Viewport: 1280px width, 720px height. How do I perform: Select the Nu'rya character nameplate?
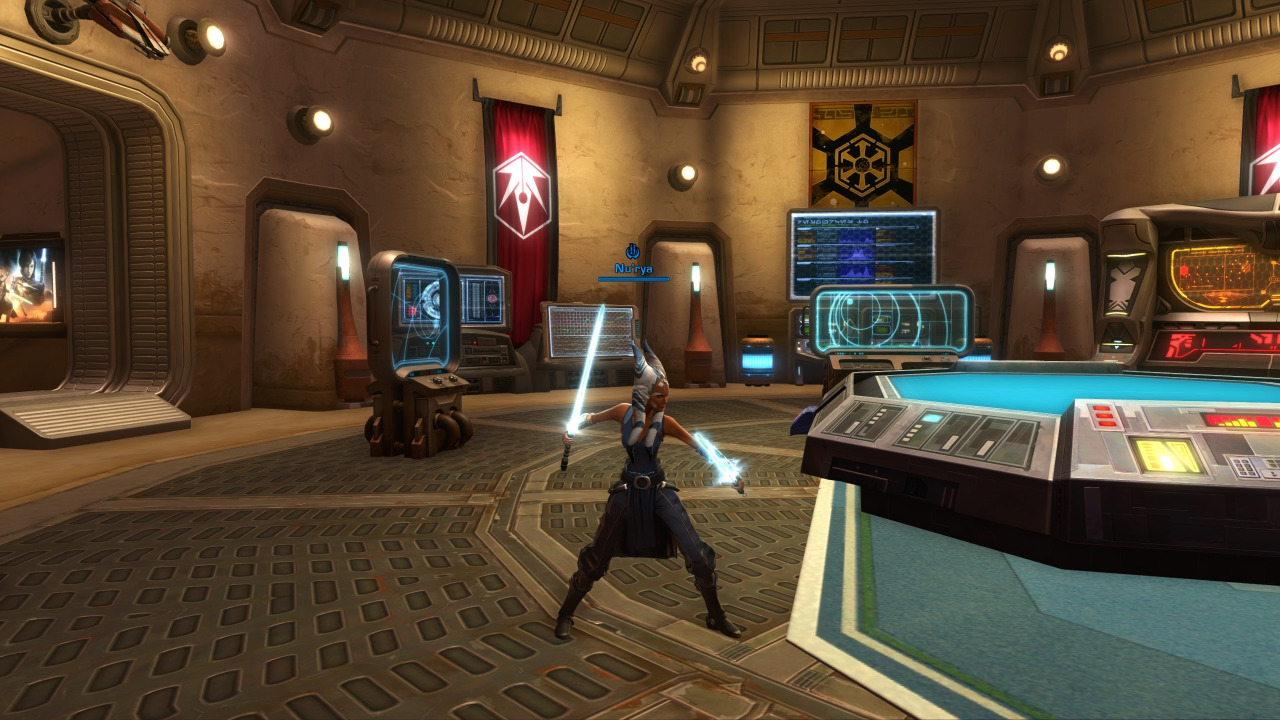coord(633,269)
